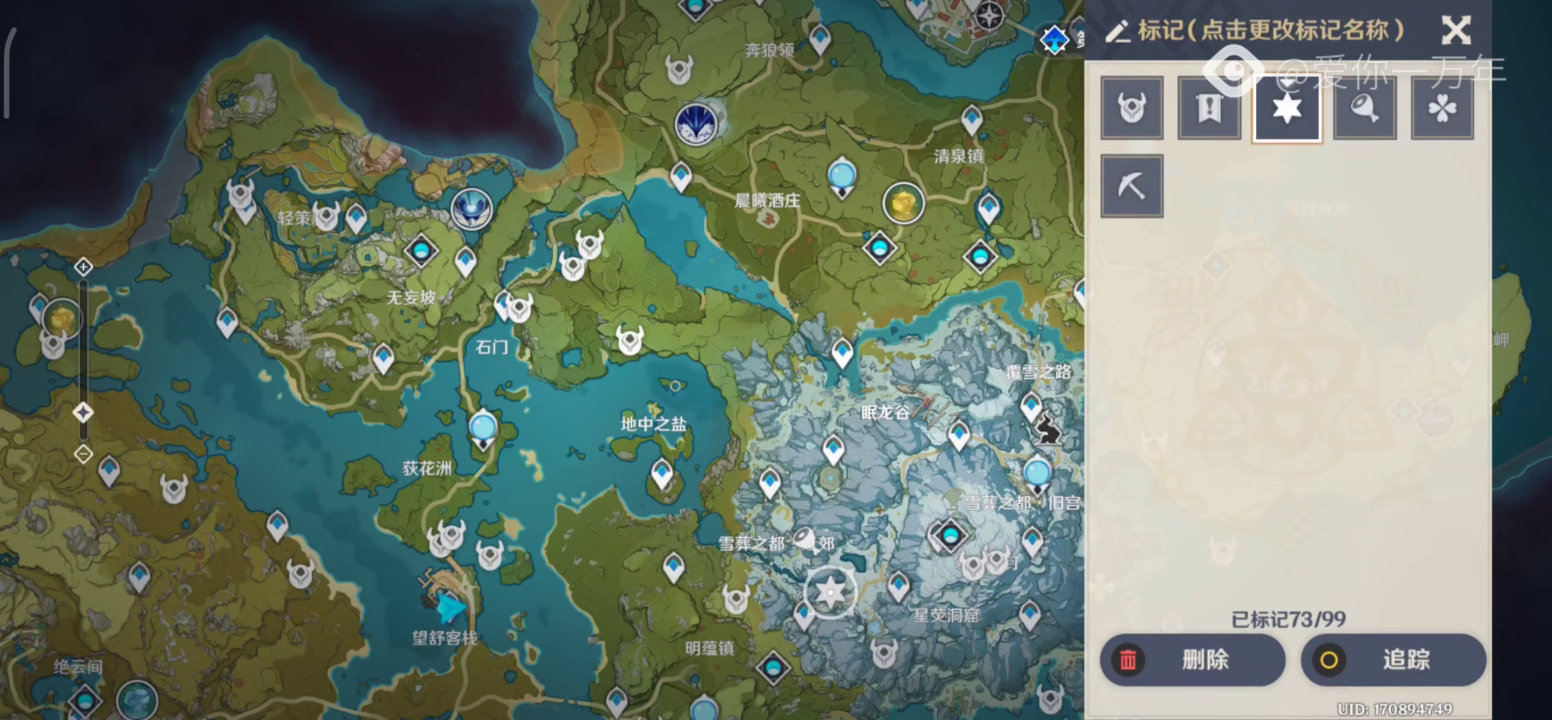Select the six-pointed star marker icon

coord(1287,108)
